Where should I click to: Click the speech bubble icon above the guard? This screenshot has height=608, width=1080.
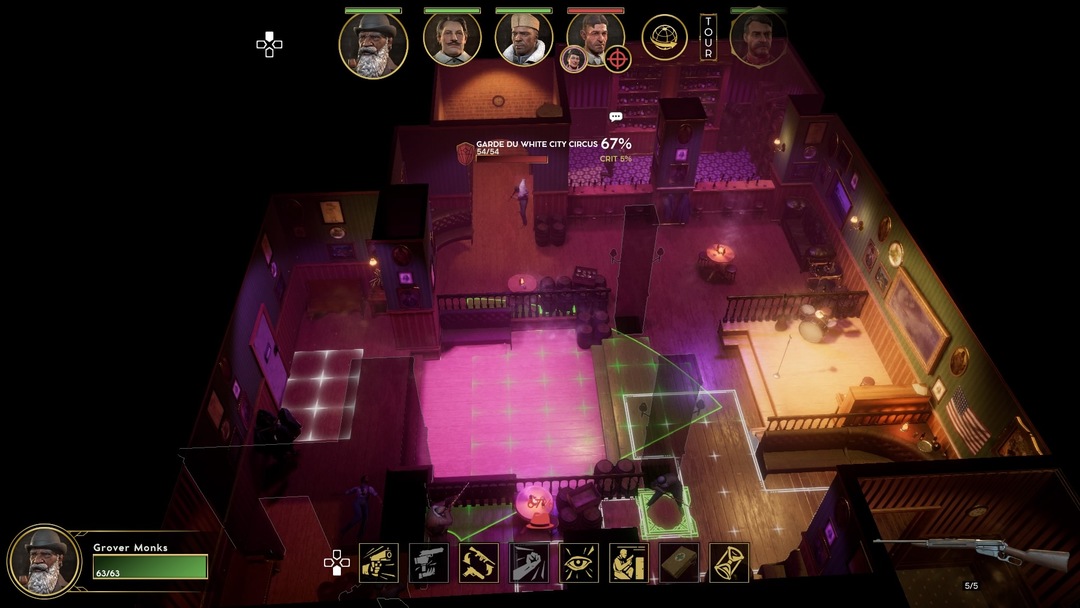point(616,117)
